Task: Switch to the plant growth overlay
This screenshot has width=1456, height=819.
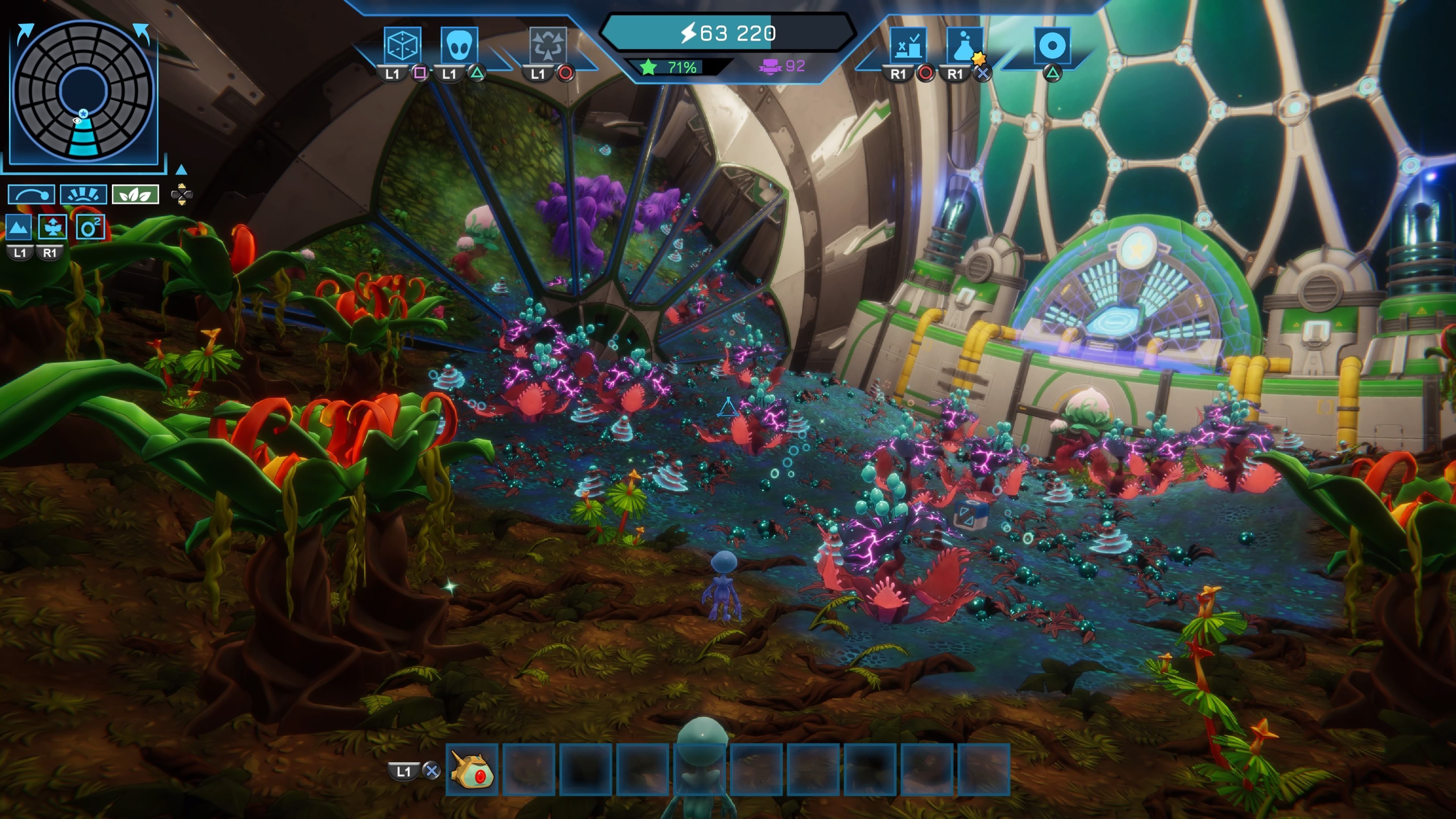Action: coord(53,228)
